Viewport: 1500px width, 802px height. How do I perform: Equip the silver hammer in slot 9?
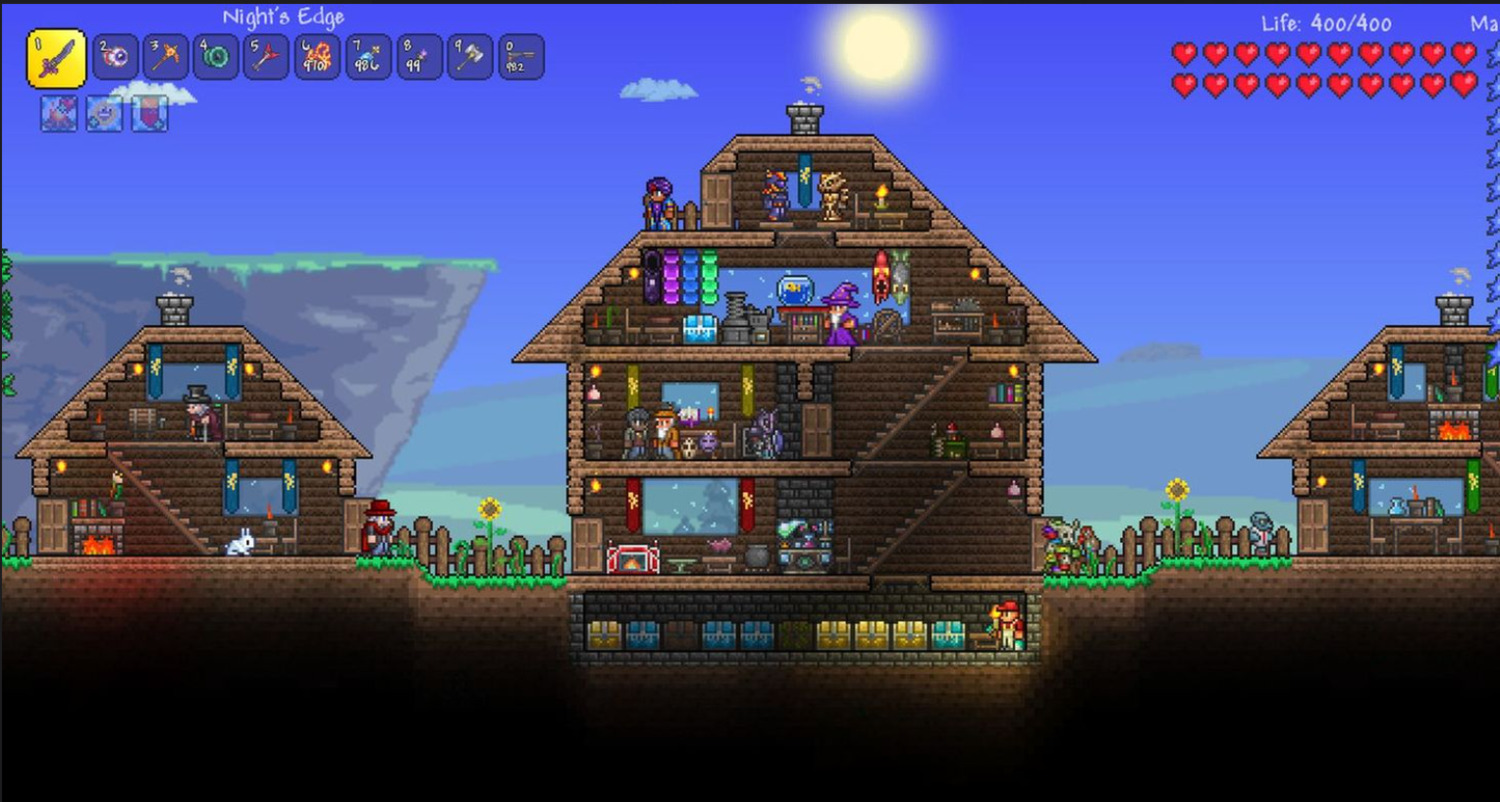click(471, 58)
